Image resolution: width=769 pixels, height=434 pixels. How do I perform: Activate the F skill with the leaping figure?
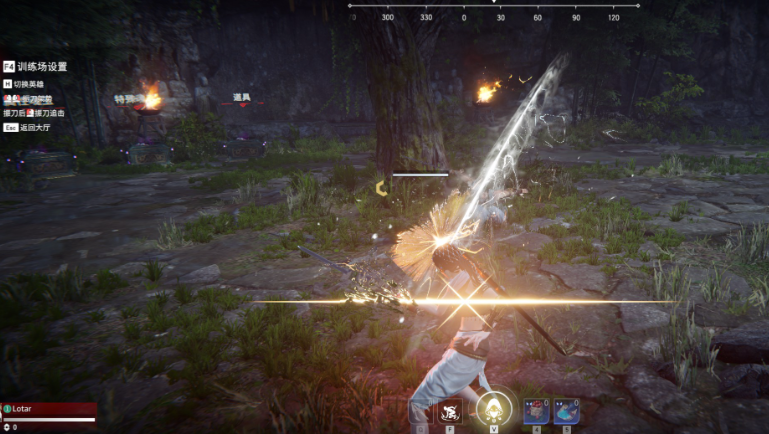coord(449,410)
